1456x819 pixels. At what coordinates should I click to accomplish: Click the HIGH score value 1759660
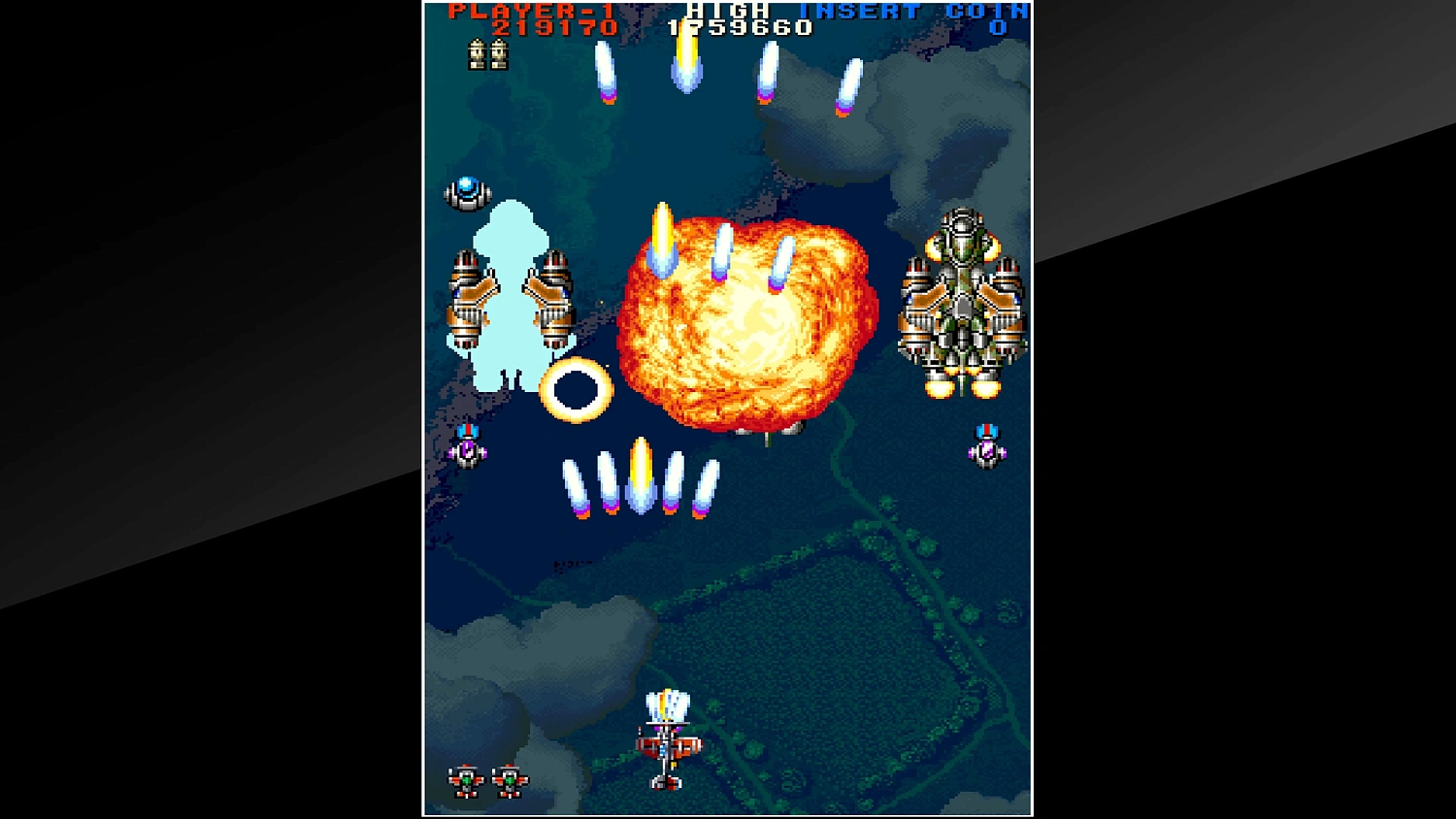point(740,27)
